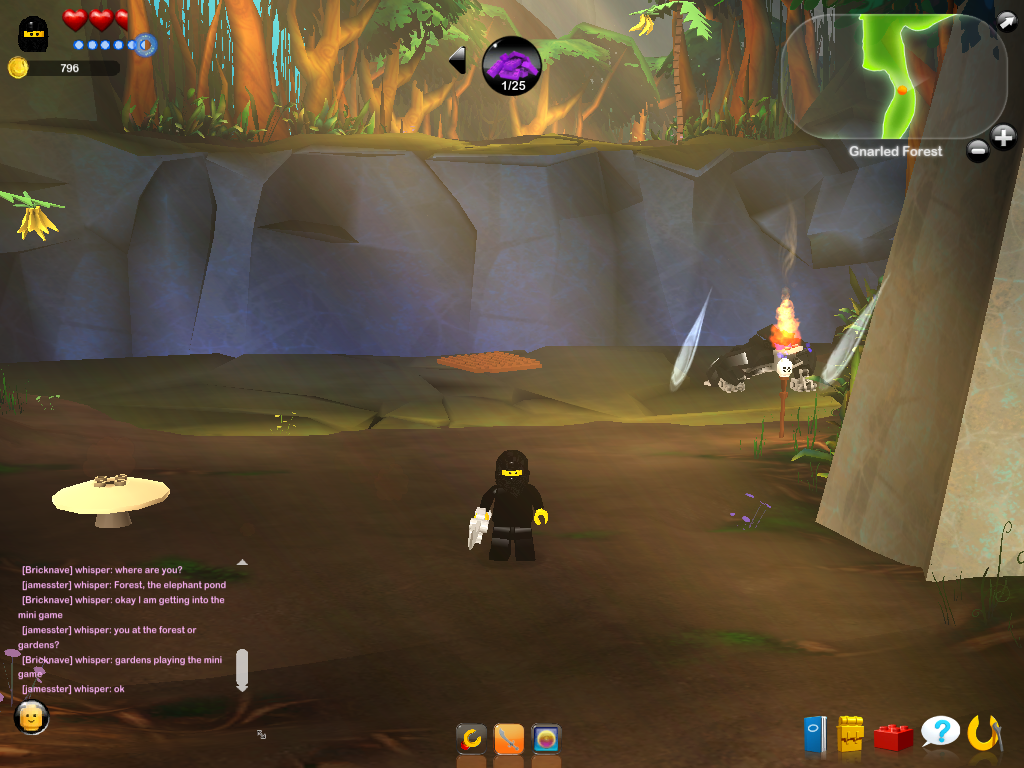Select the orange sword skill slot
Image resolution: width=1024 pixels, height=768 pixels.
509,740
